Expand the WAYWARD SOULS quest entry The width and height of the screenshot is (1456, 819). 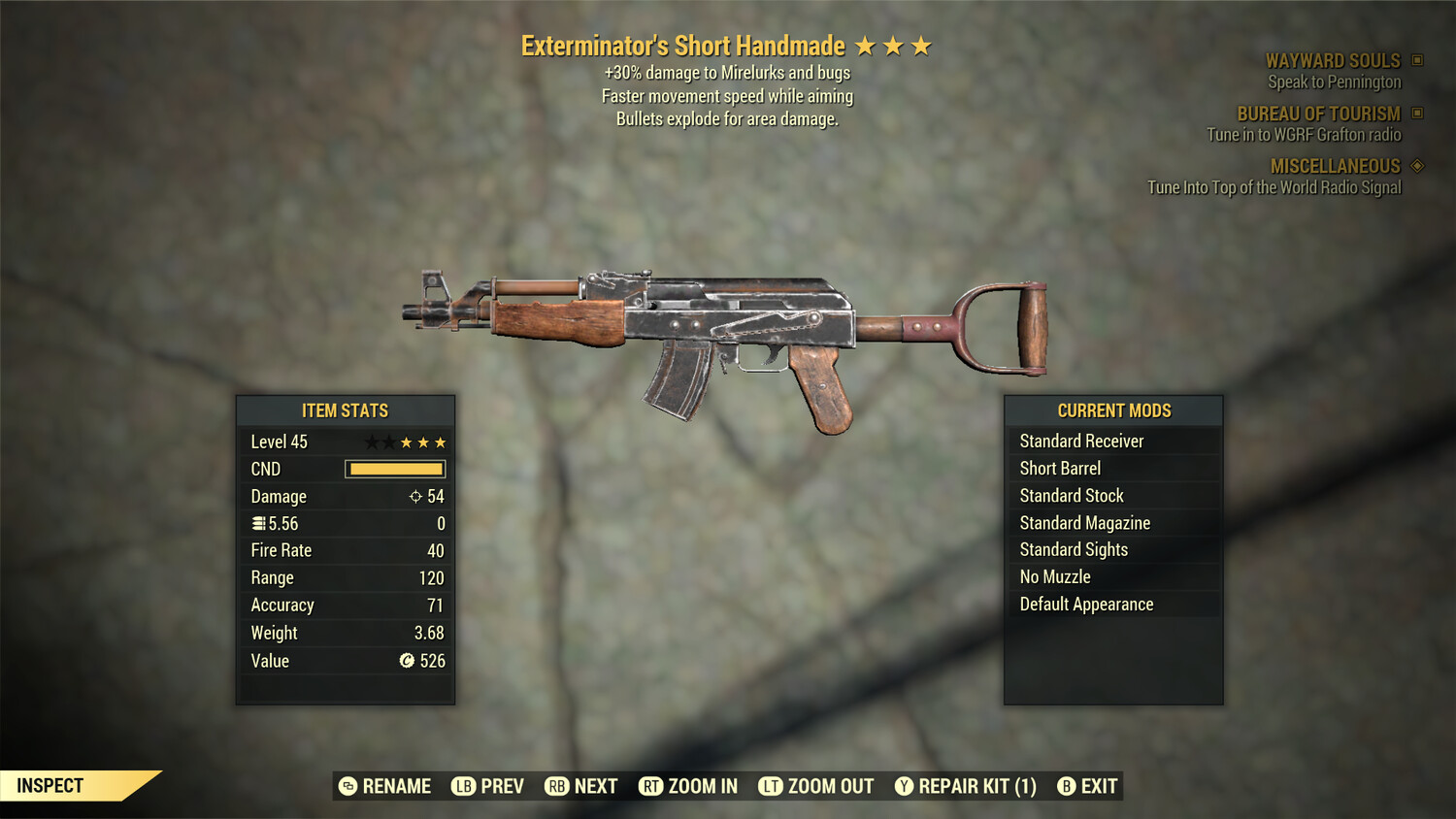(x=1333, y=60)
